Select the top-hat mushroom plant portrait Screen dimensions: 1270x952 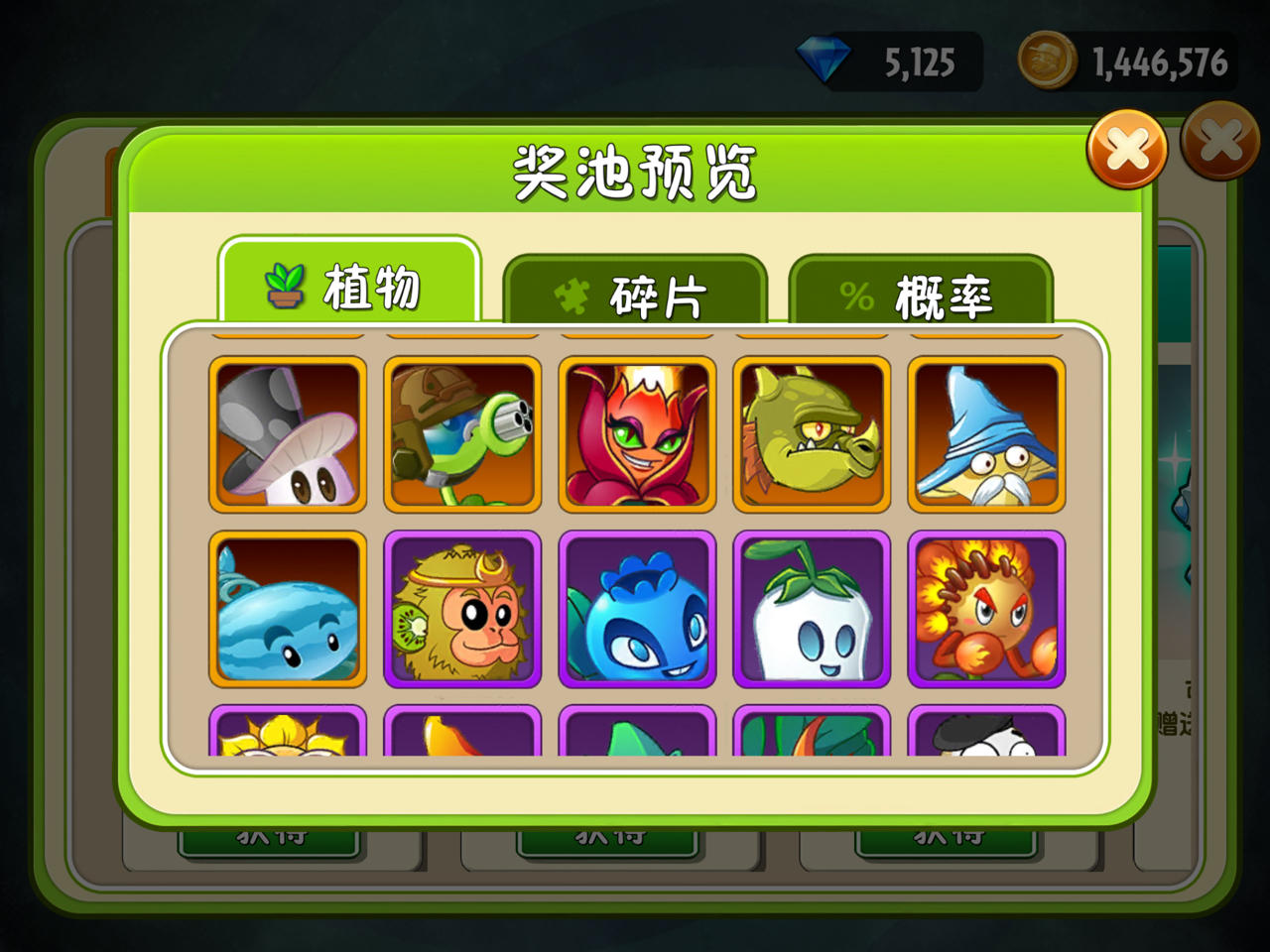tap(287, 436)
